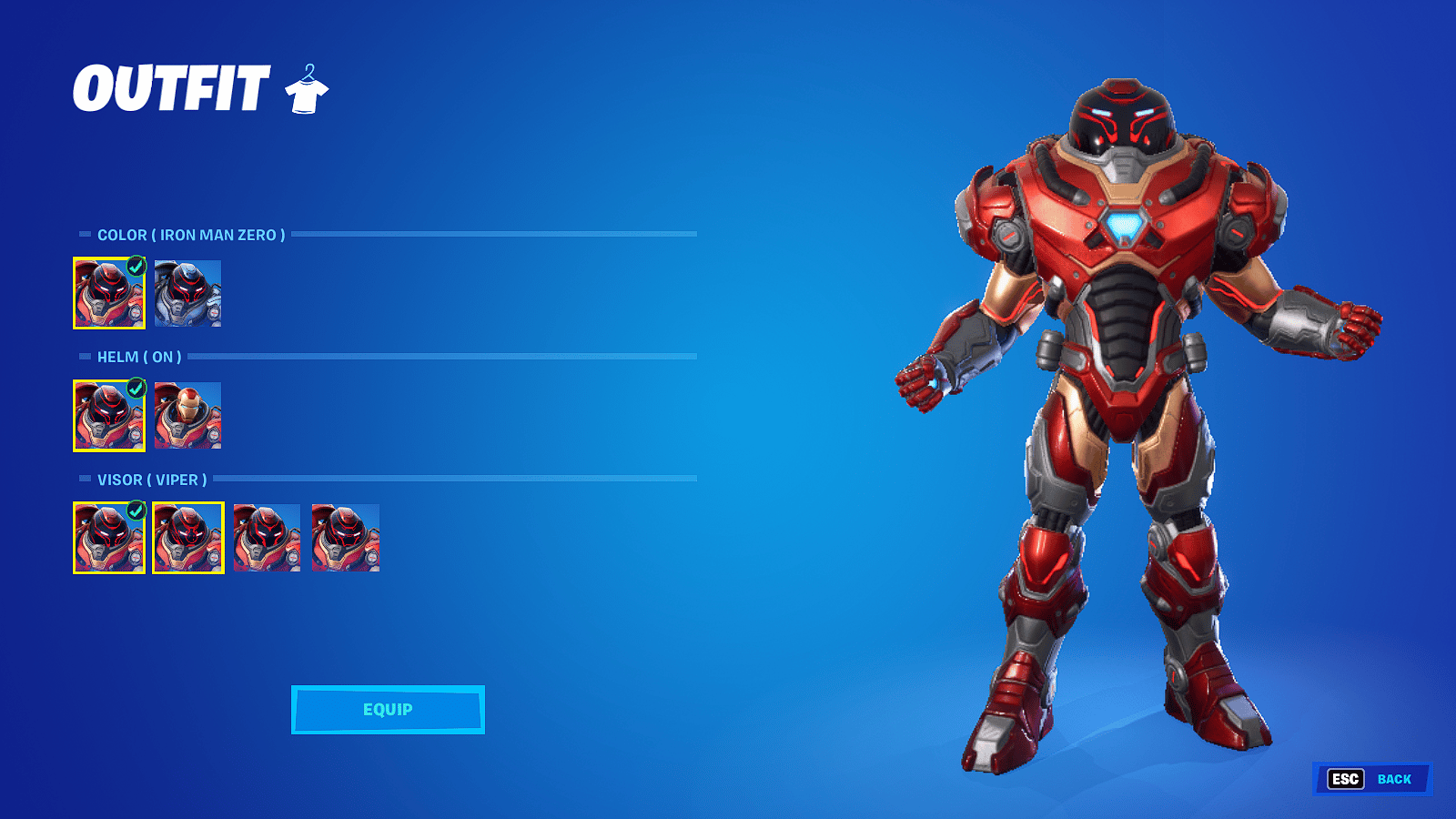Select the helm-on style option
The width and height of the screenshot is (1456, 819).
point(110,417)
